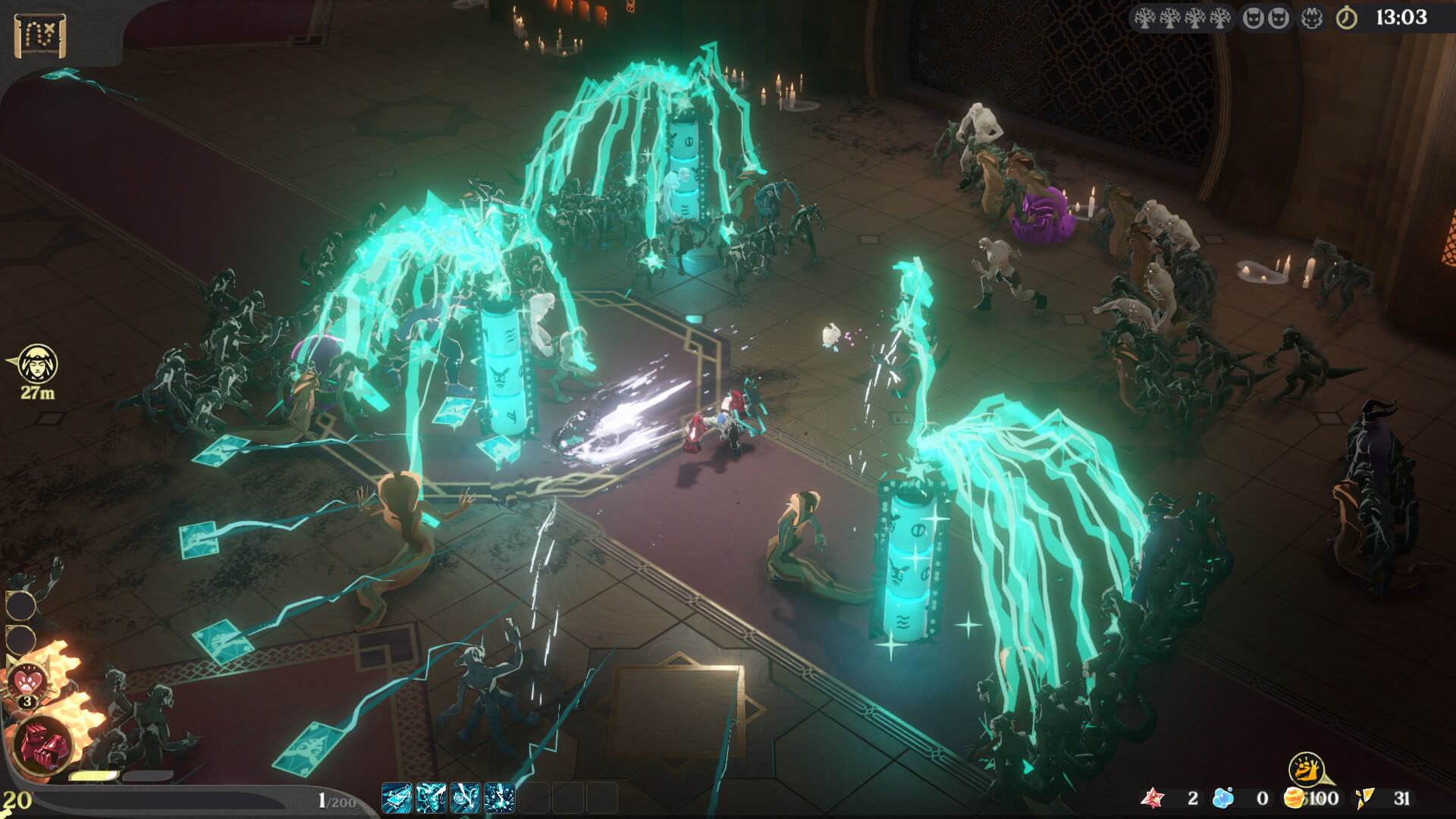The height and width of the screenshot is (819, 1456).
Task: Click the orange honey swirl currency icon
Action: [1294, 798]
